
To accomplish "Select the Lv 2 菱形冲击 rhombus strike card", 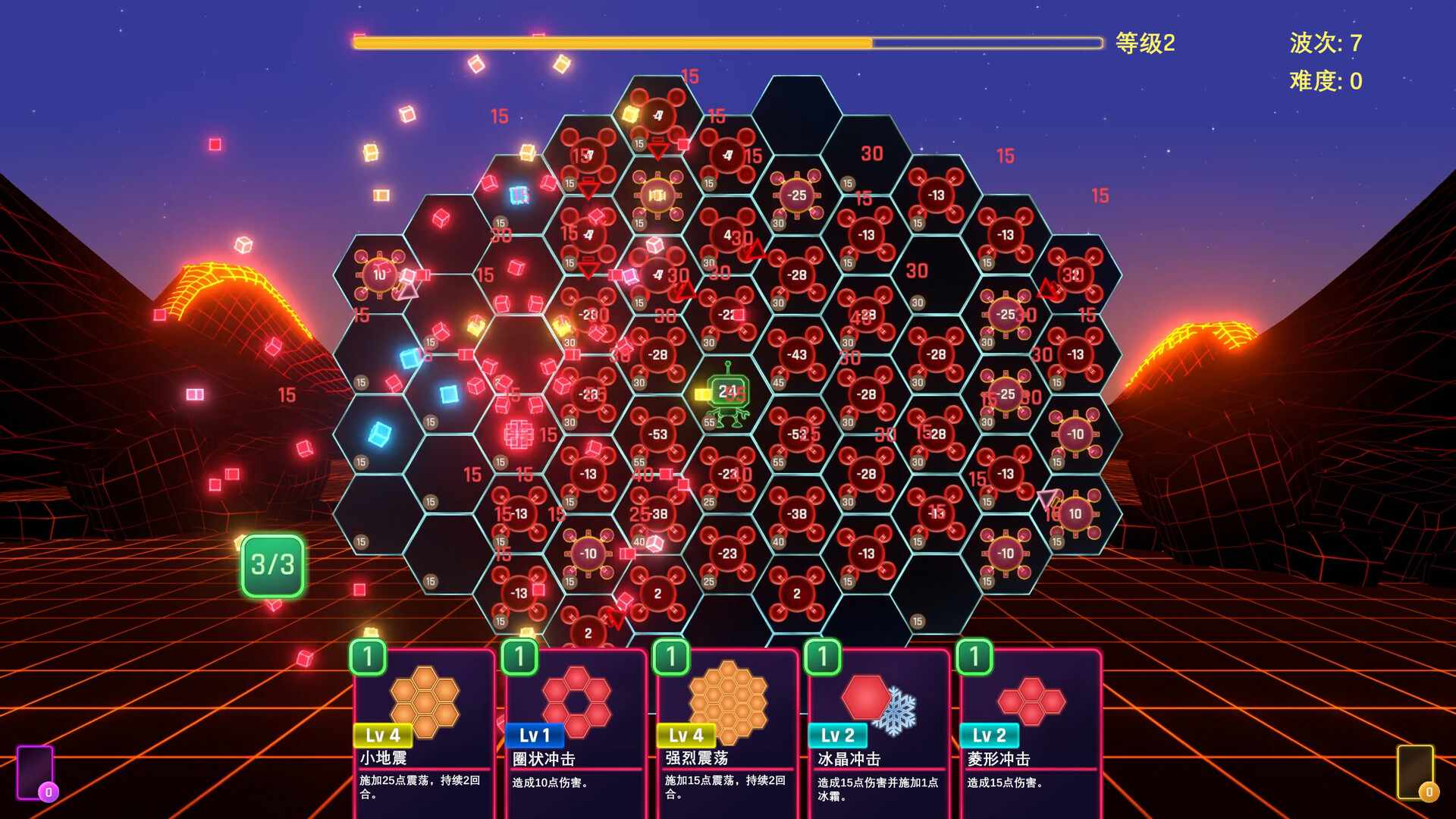I will click(x=1030, y=728).
